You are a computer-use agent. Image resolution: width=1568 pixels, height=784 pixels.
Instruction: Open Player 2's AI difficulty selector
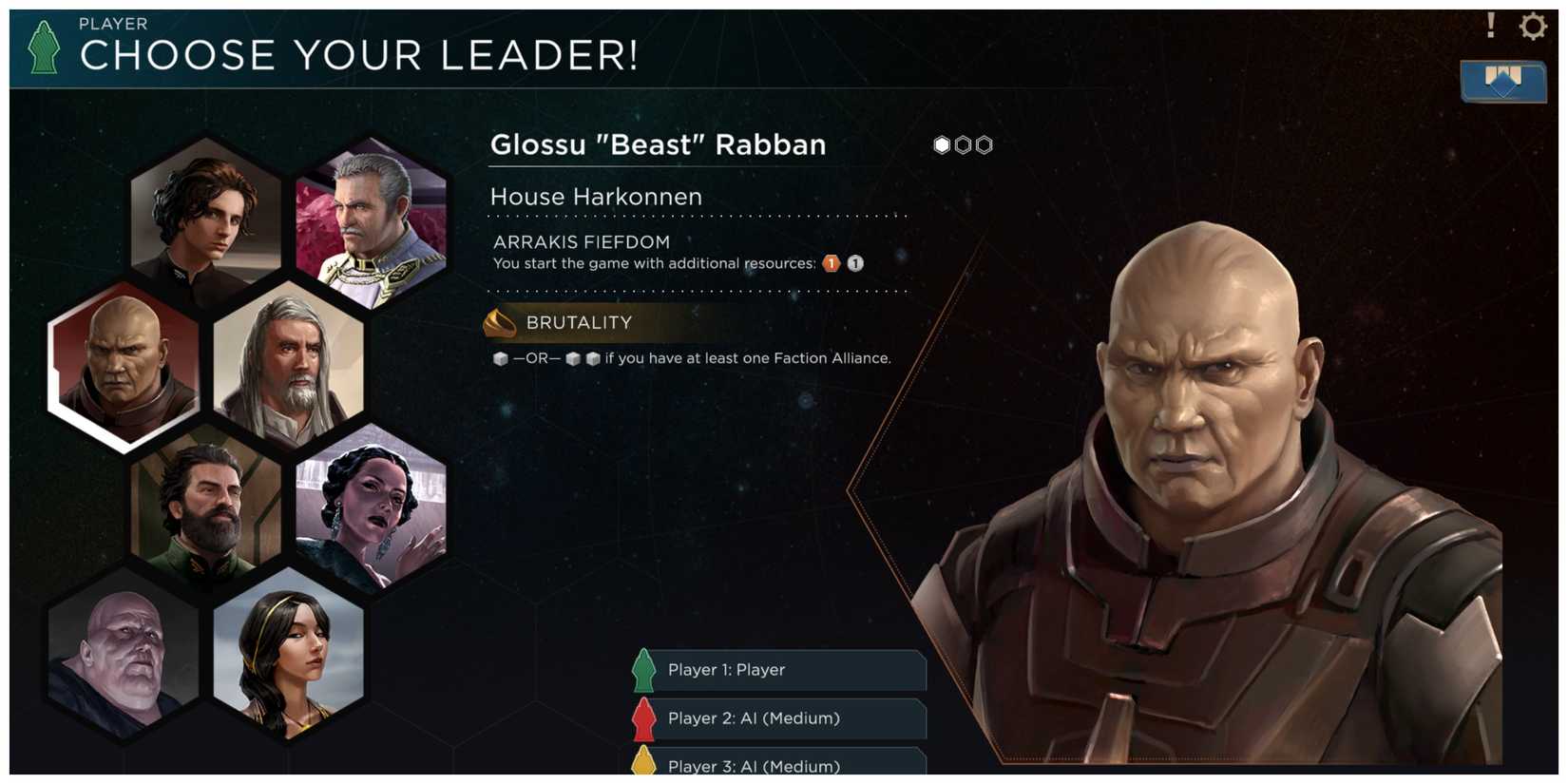(x=779, y=719)
